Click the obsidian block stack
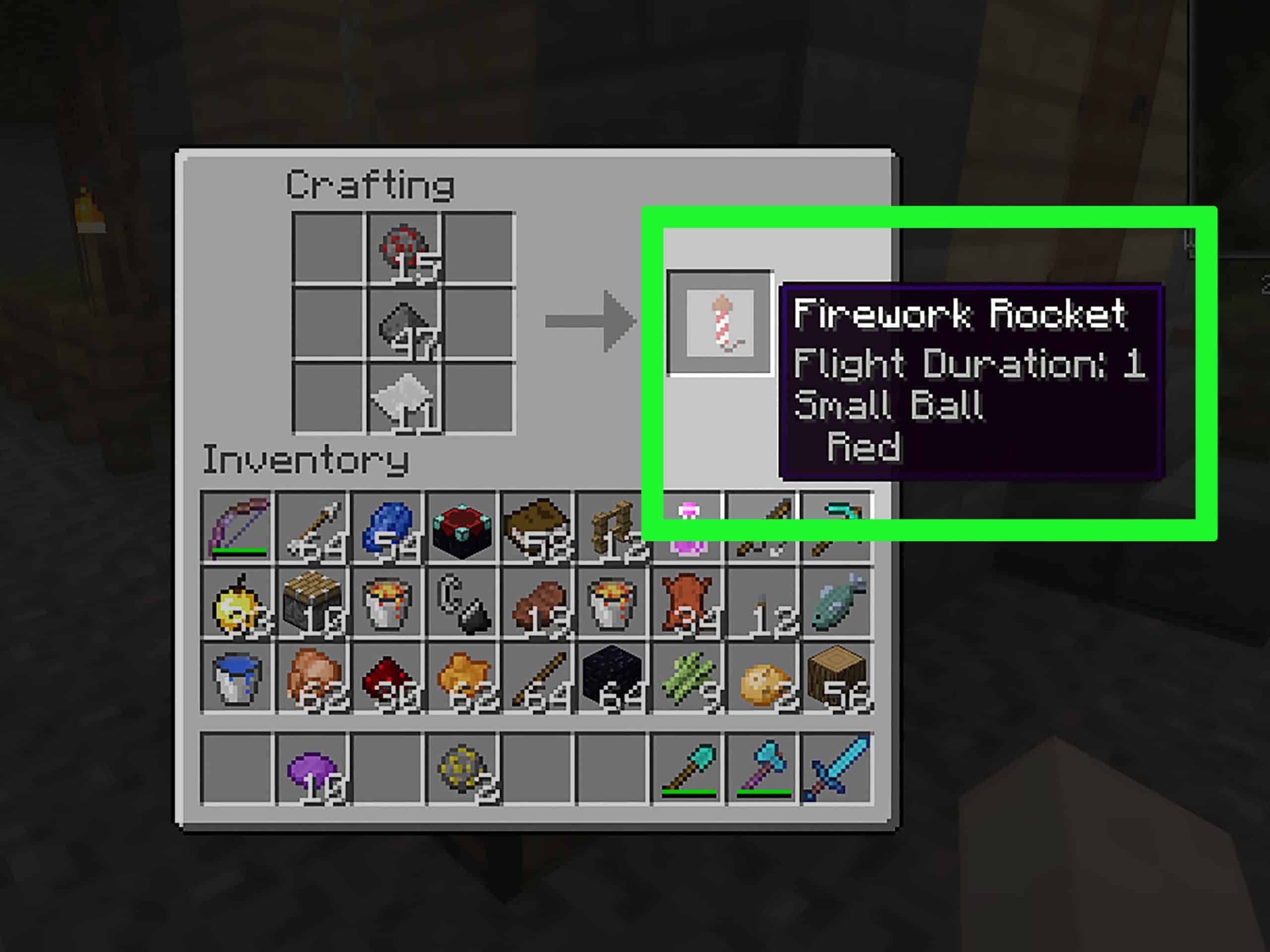 tap(612, 678)
